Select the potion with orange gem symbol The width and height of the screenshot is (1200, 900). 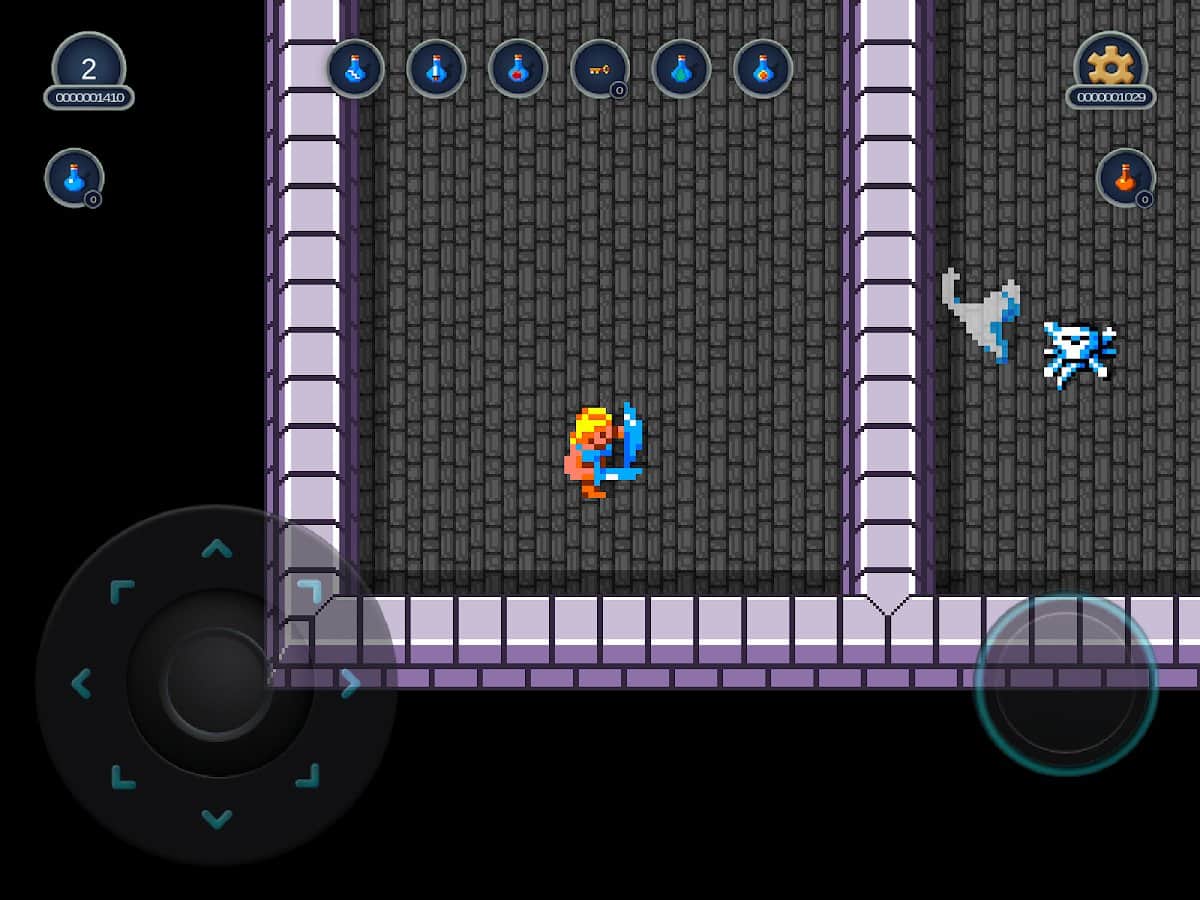coord(763,69)
